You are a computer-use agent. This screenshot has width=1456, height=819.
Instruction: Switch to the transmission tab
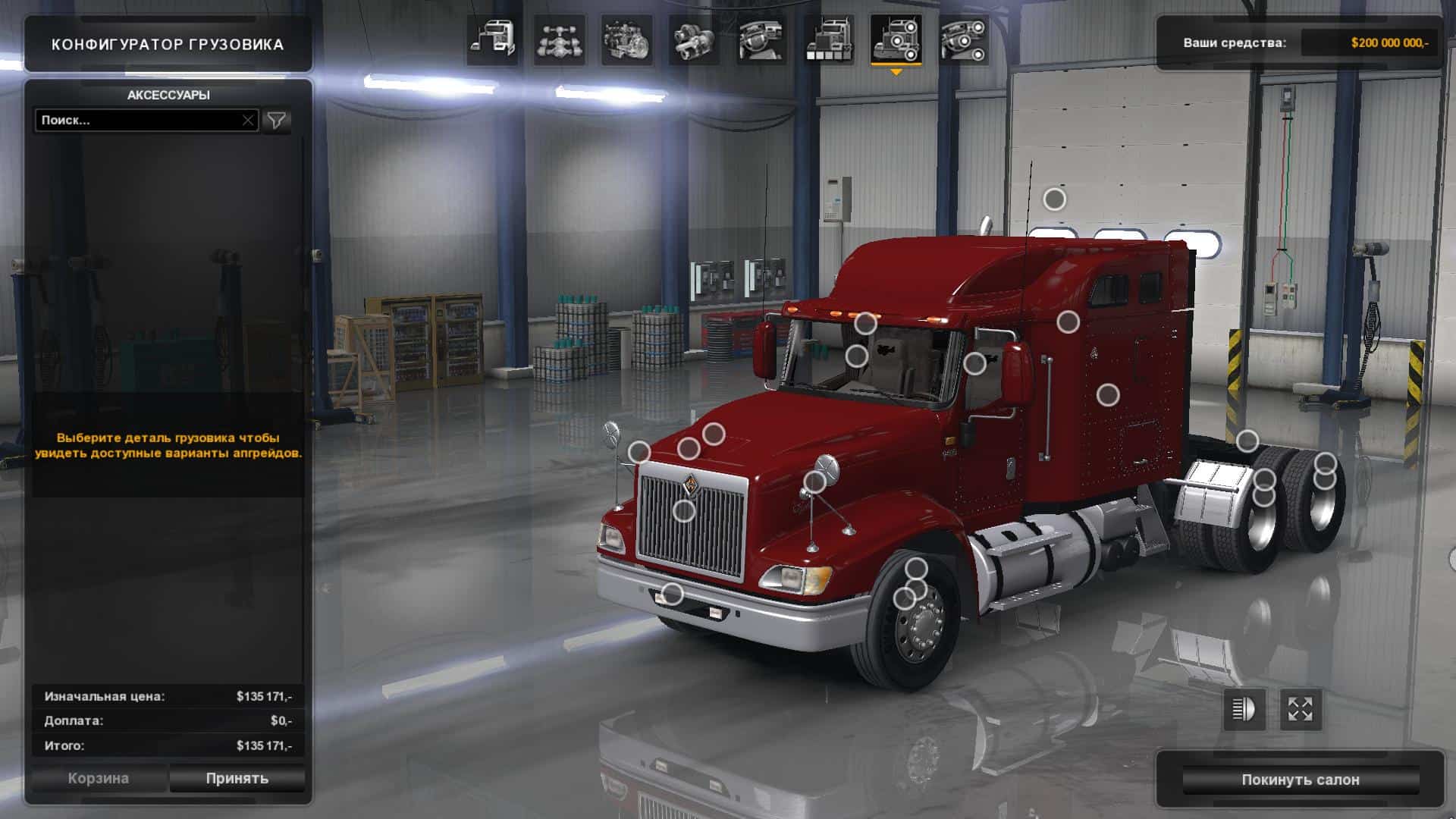[694, 40]
